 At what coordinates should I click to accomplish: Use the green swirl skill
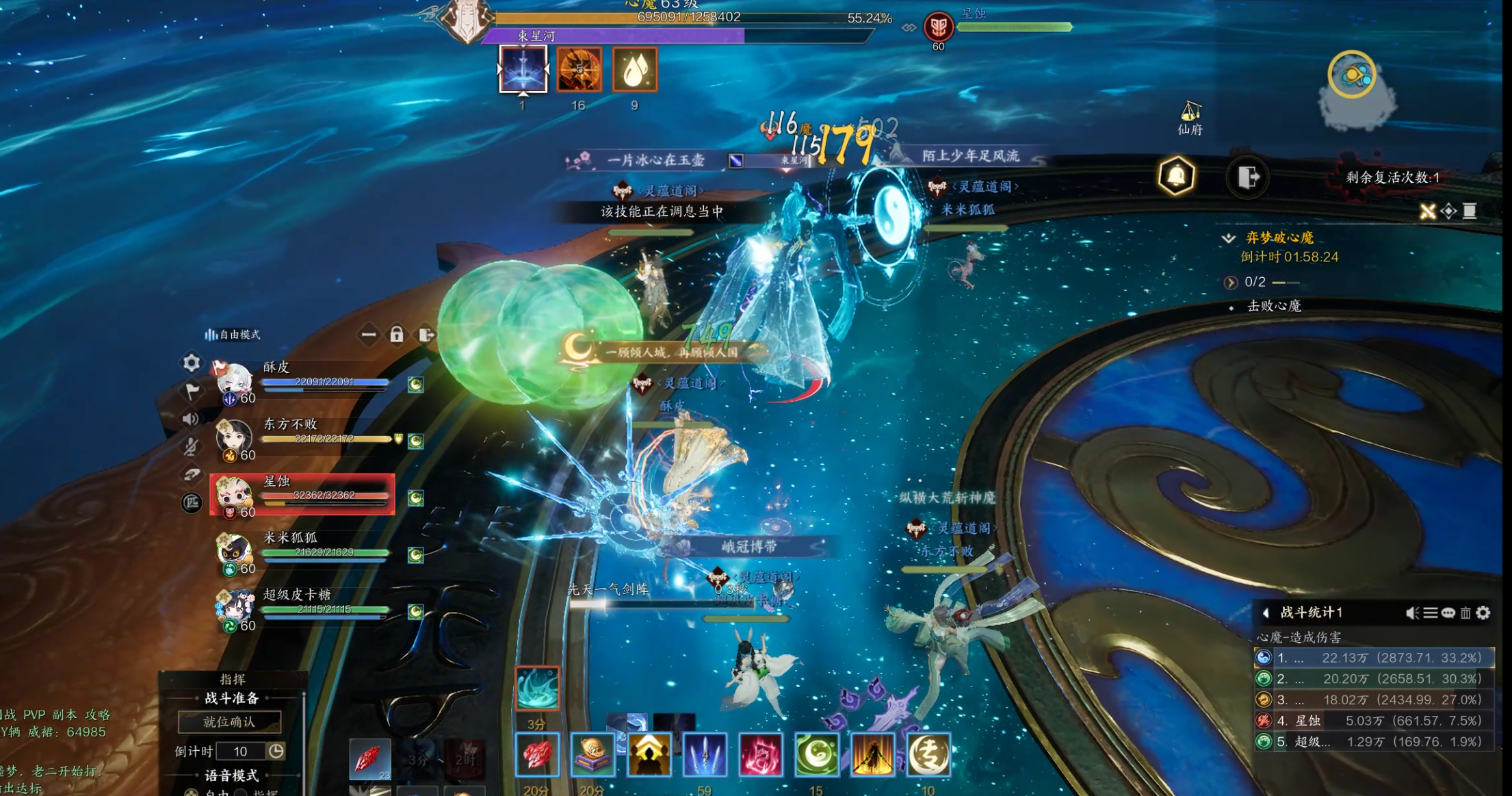pos(816,754)
